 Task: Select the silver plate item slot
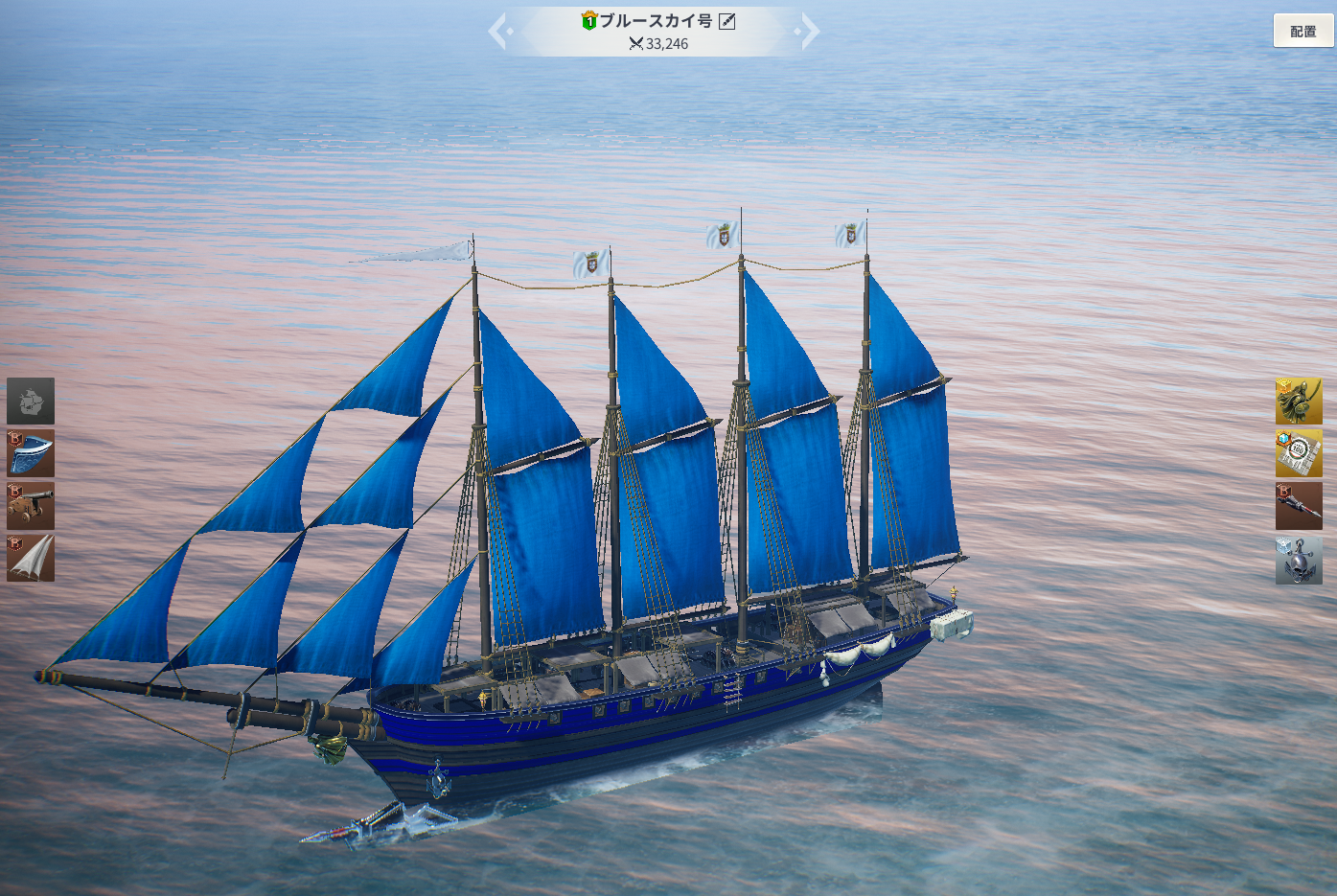click(1299, 453)
